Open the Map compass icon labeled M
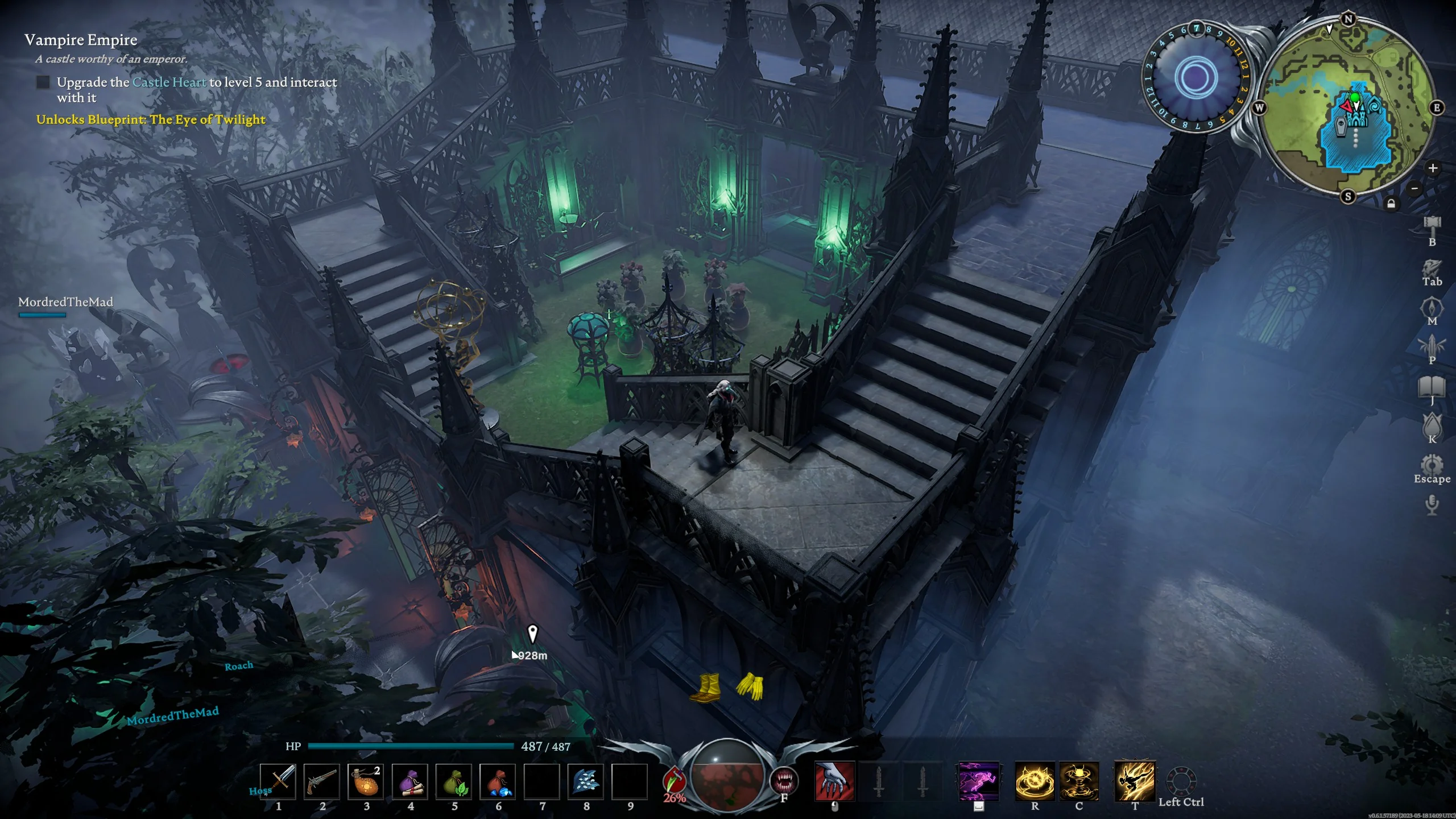The width and height of the screenshot is (1456, 819). click(1432, 308)
